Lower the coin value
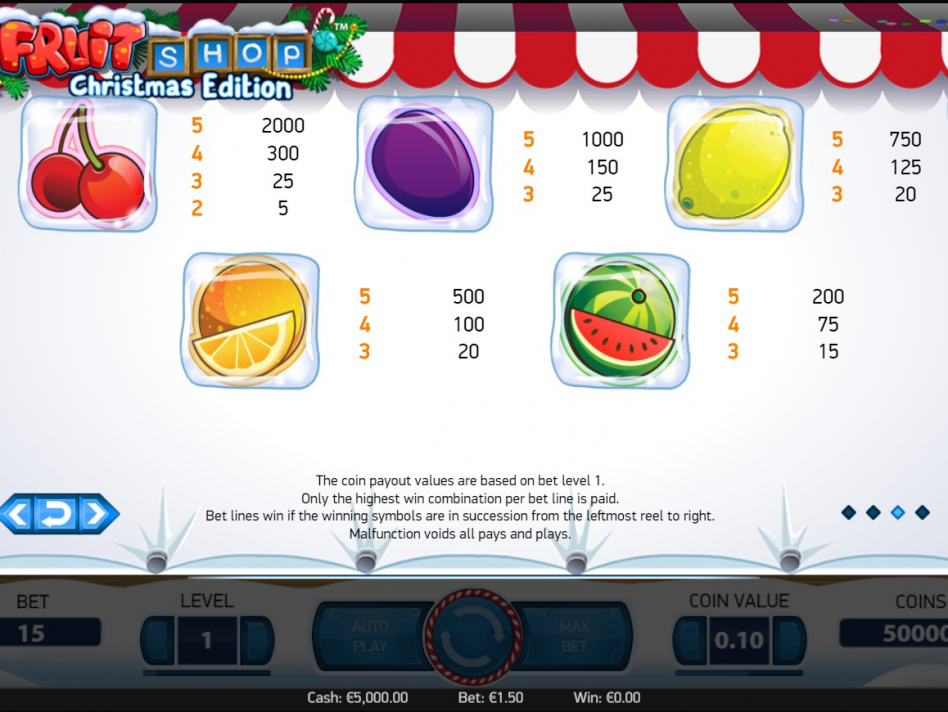 (x=690, y=640)
